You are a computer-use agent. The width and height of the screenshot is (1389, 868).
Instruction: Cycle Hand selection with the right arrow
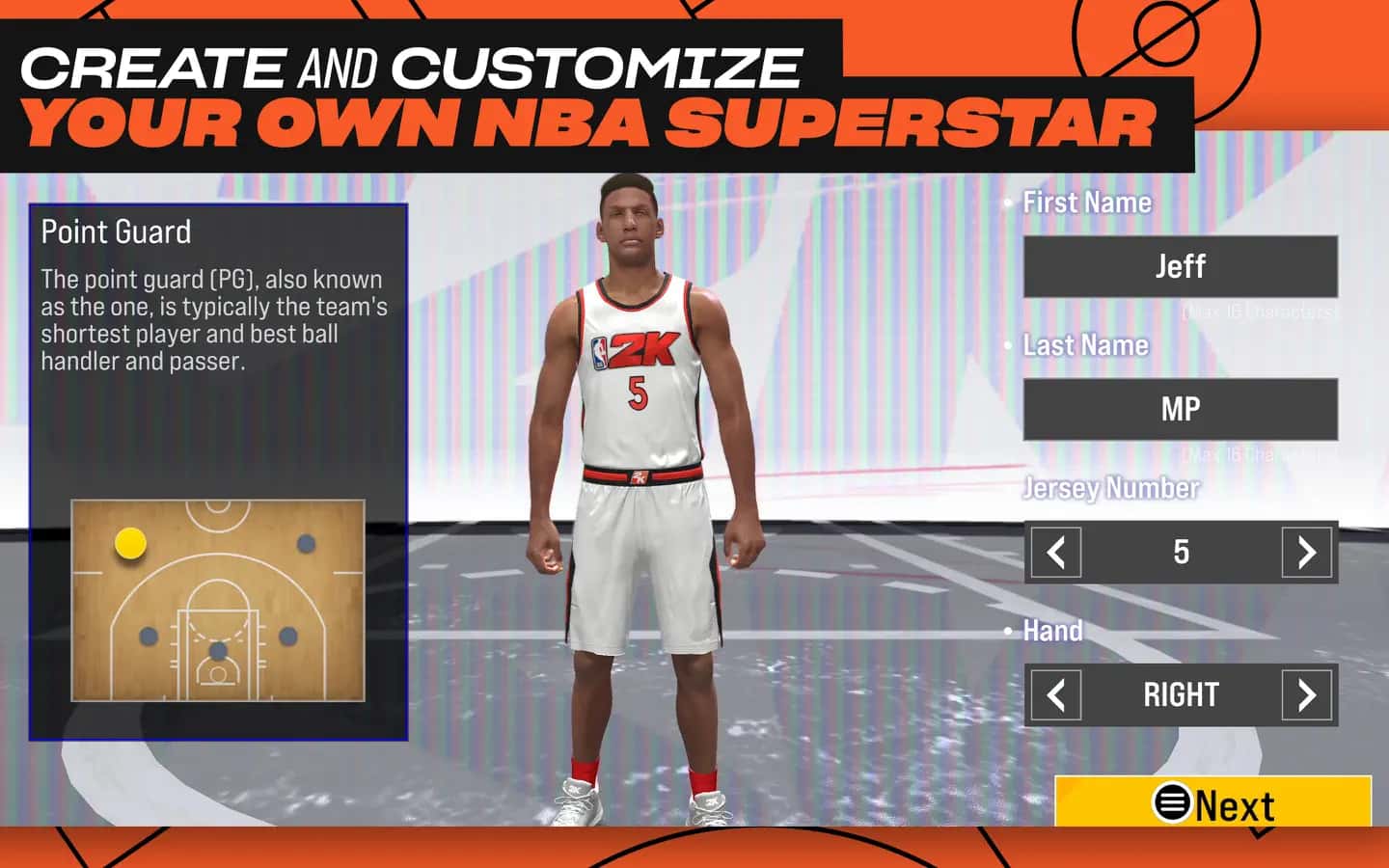[x=1307, y=694]
